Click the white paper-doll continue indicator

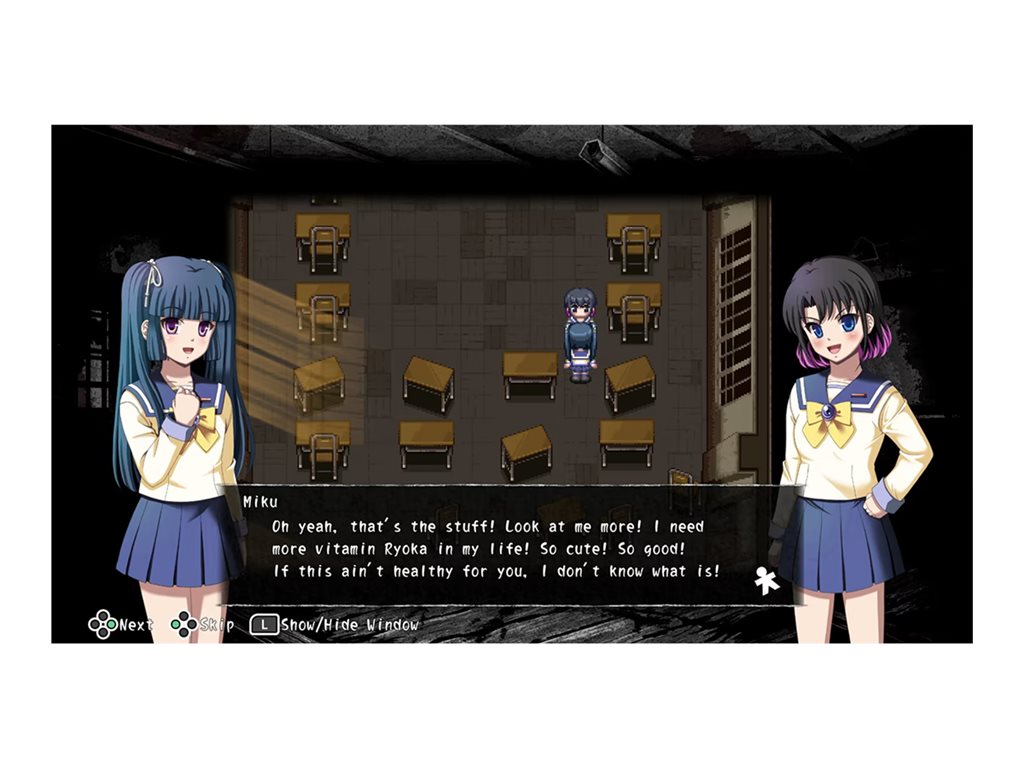(x=766, y=581)
